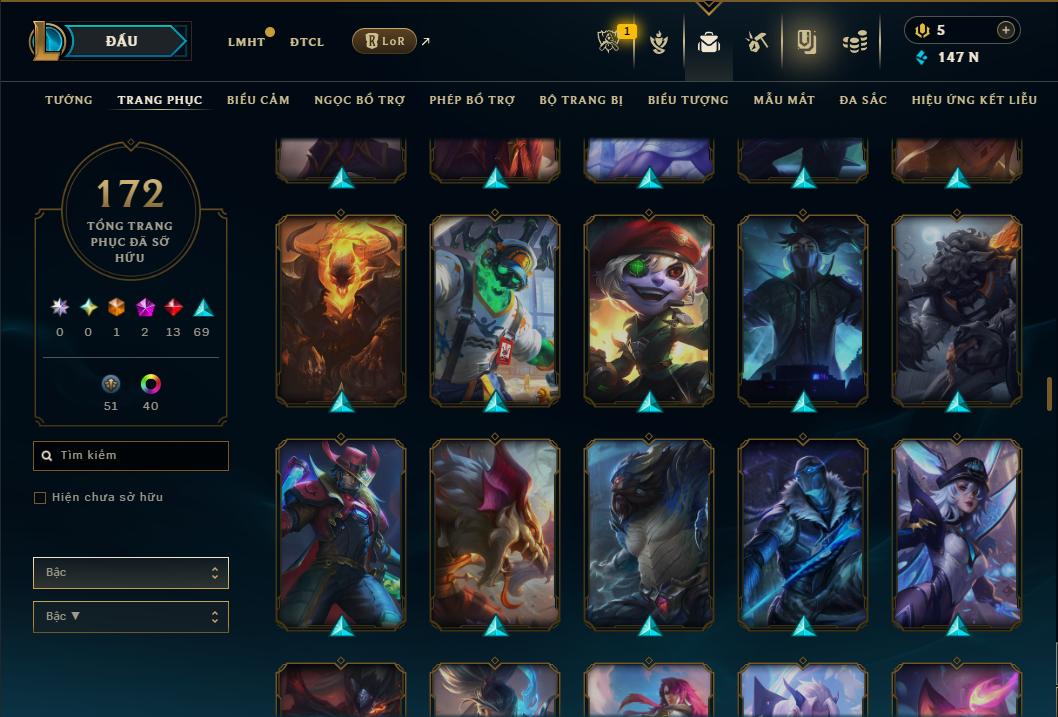Image resolution: width=1058 pixels, height=717 pixels.
Task: Select the ĐA SẮC tab
Action: [863, 100]
